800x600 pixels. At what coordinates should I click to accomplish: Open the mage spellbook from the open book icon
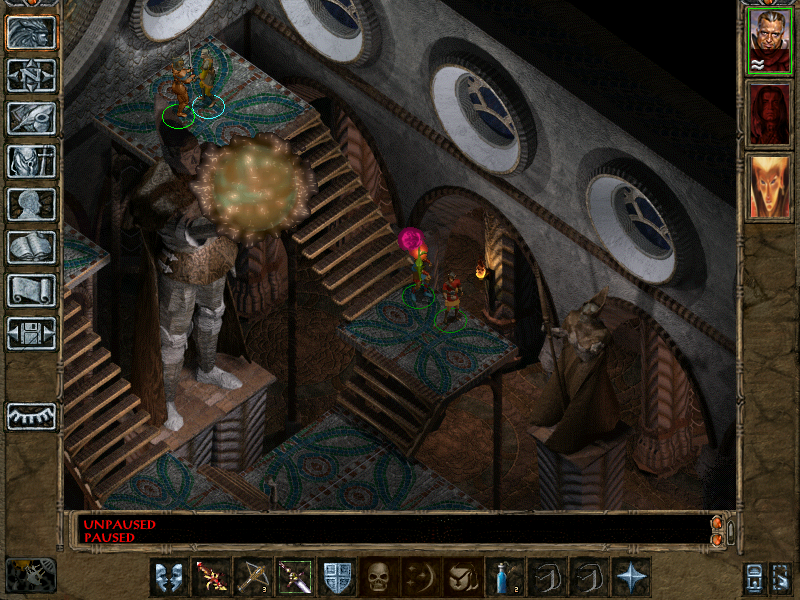pyautogui.click(x=31, y=247)
